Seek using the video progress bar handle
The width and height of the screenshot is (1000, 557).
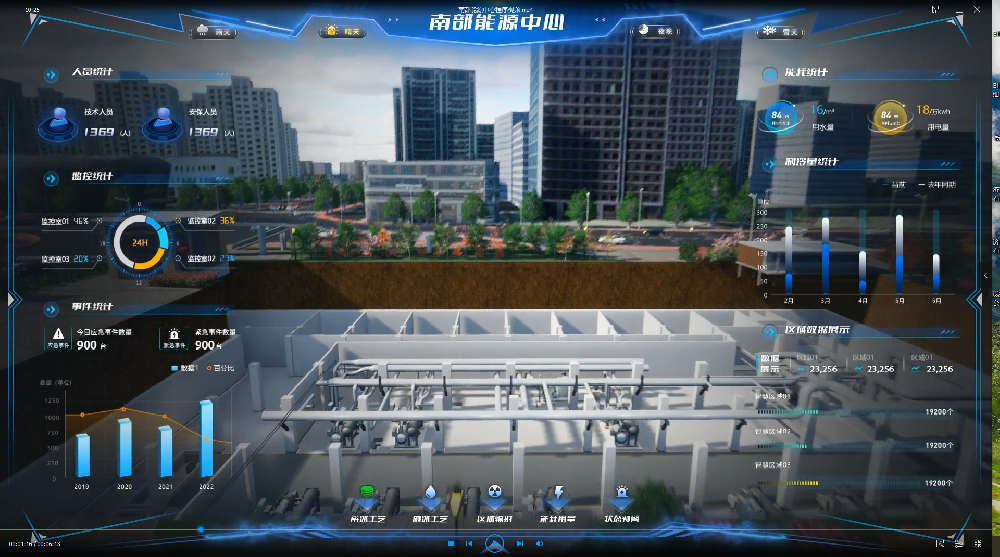pyautogui.click(x=201, y=529)
